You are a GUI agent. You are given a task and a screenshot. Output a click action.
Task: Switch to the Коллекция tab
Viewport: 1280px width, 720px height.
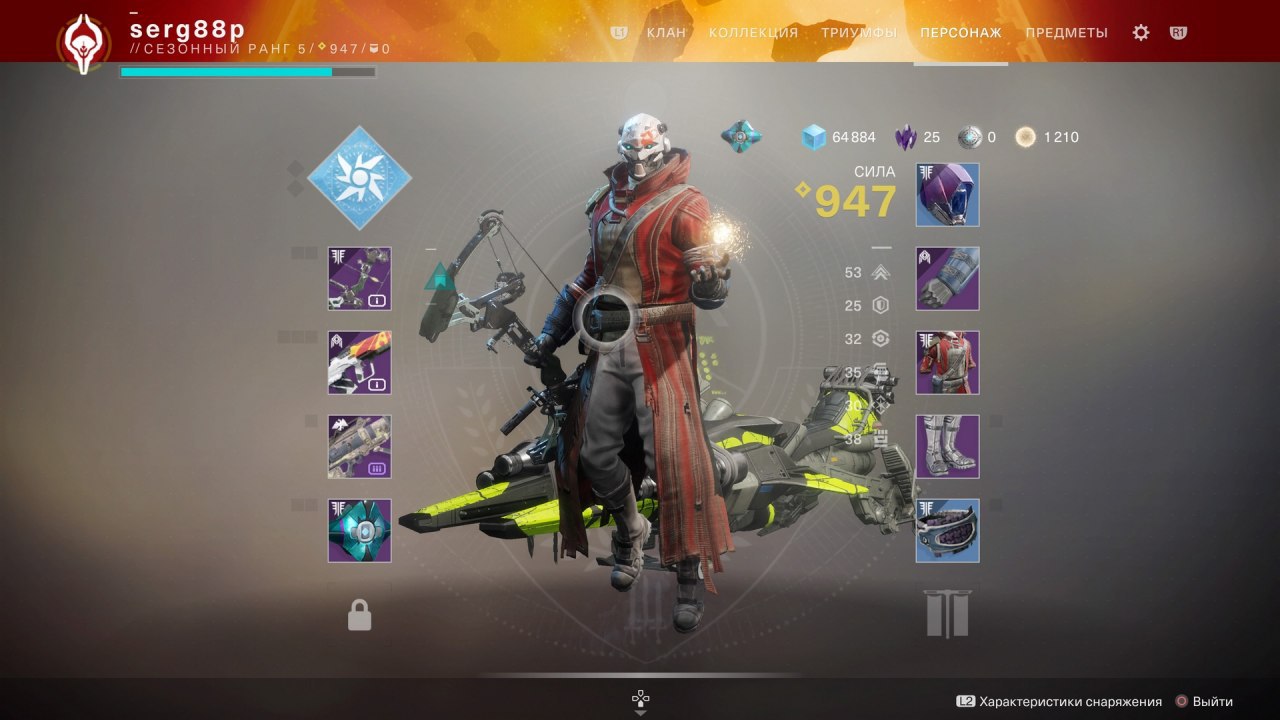point(753,33)
